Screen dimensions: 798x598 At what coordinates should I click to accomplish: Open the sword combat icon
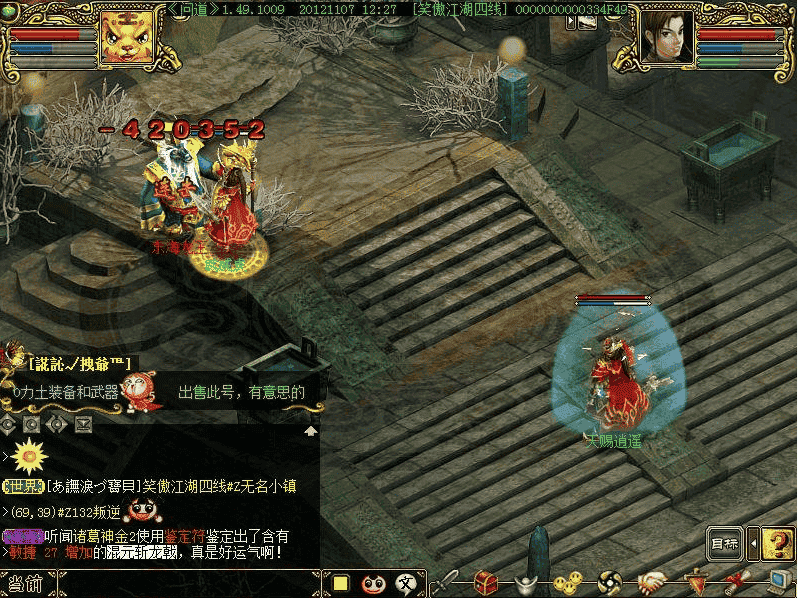click(447, 582)
